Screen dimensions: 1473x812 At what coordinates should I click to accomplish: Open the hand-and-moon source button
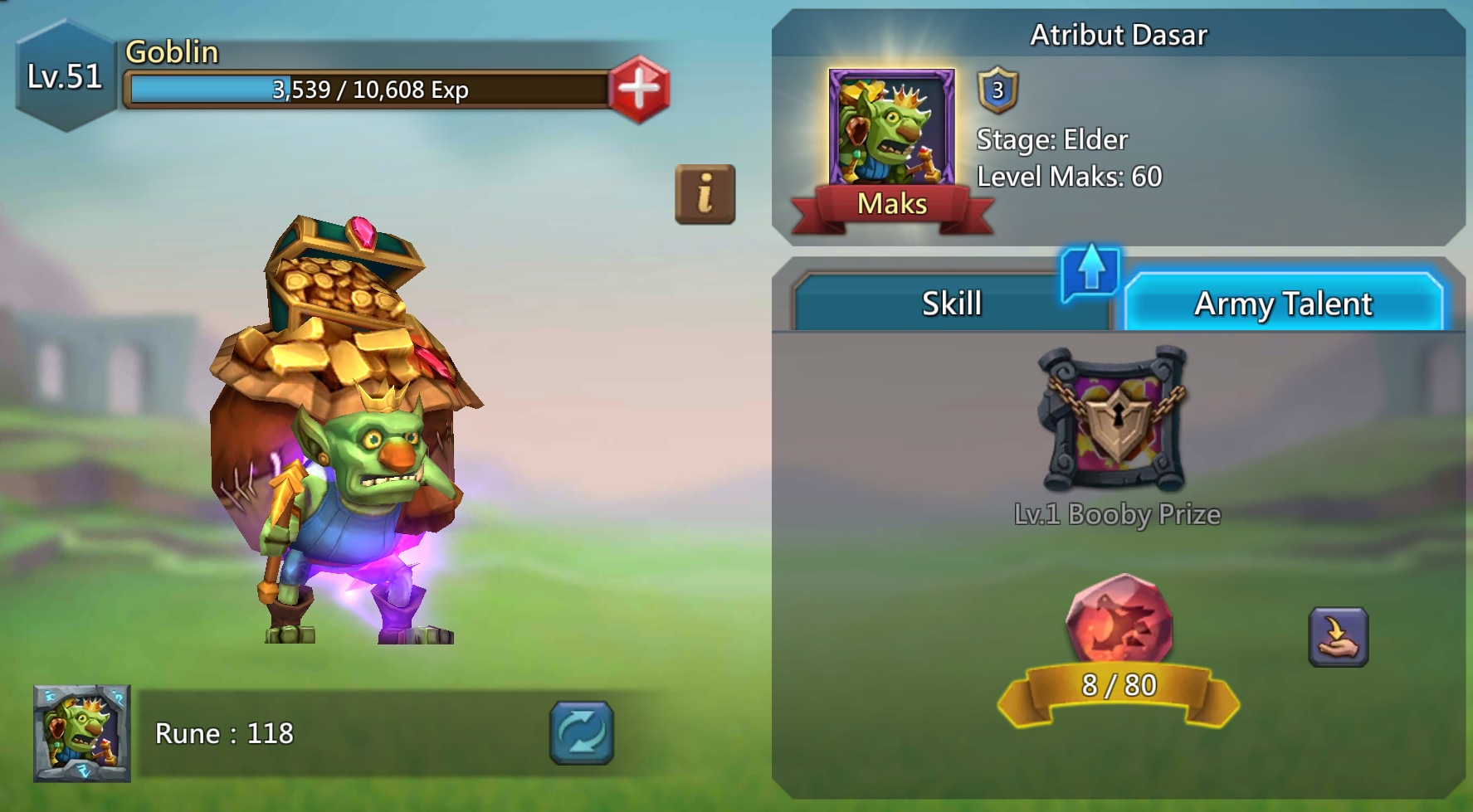point(1338,637)
